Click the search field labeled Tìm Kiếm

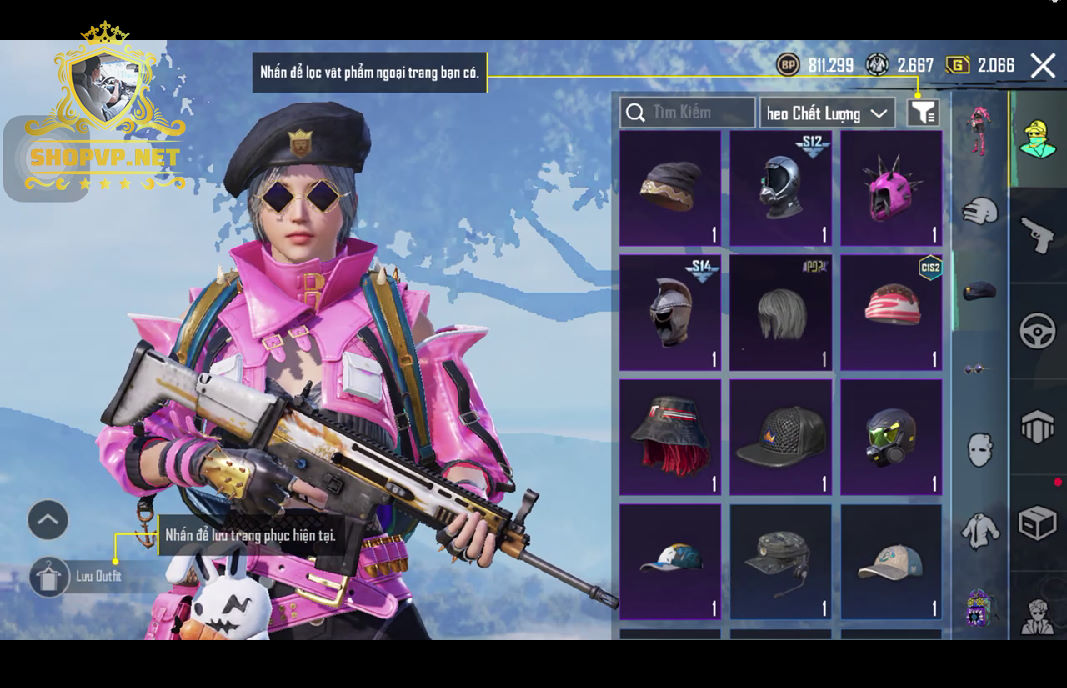coord(687,113)
